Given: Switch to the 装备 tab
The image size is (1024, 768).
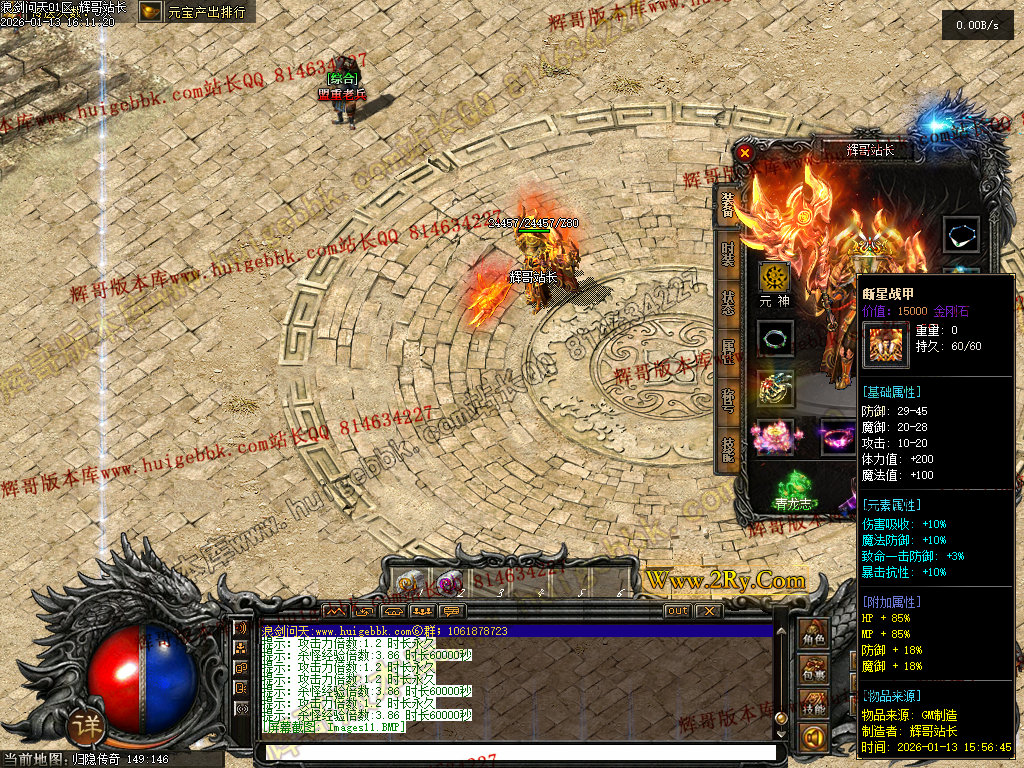Looking at the screenshot, I should click(729, 207).
